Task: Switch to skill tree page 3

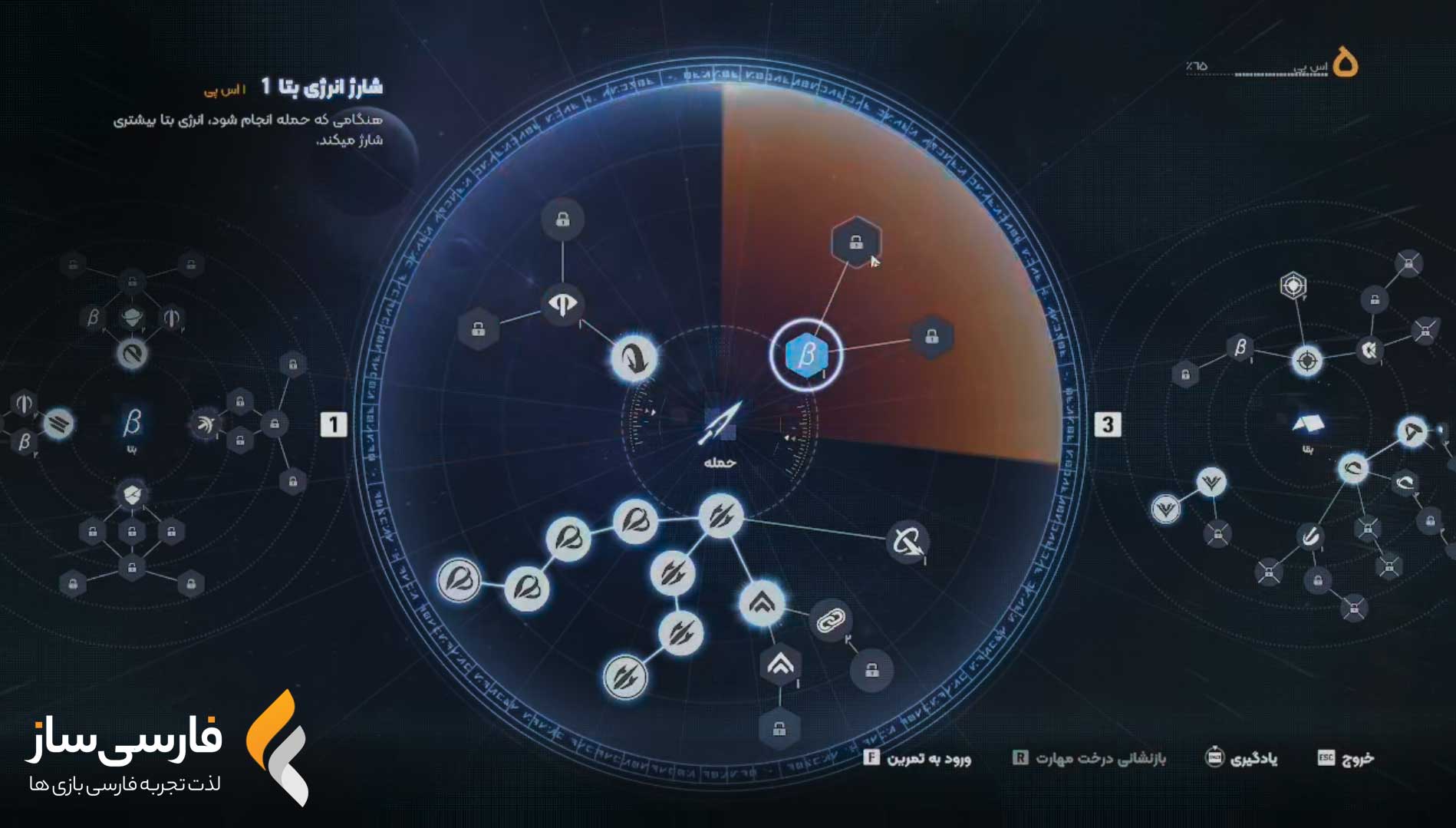Action: point(1107,424)
